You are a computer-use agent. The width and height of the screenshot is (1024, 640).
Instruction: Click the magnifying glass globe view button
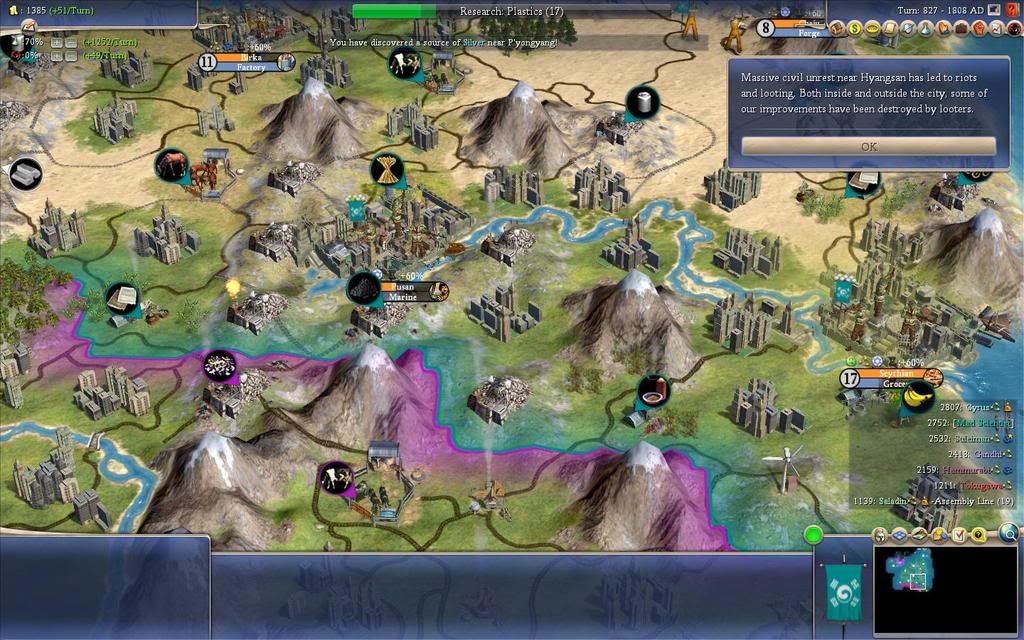pyautogui.click(x=1008, y=533)
